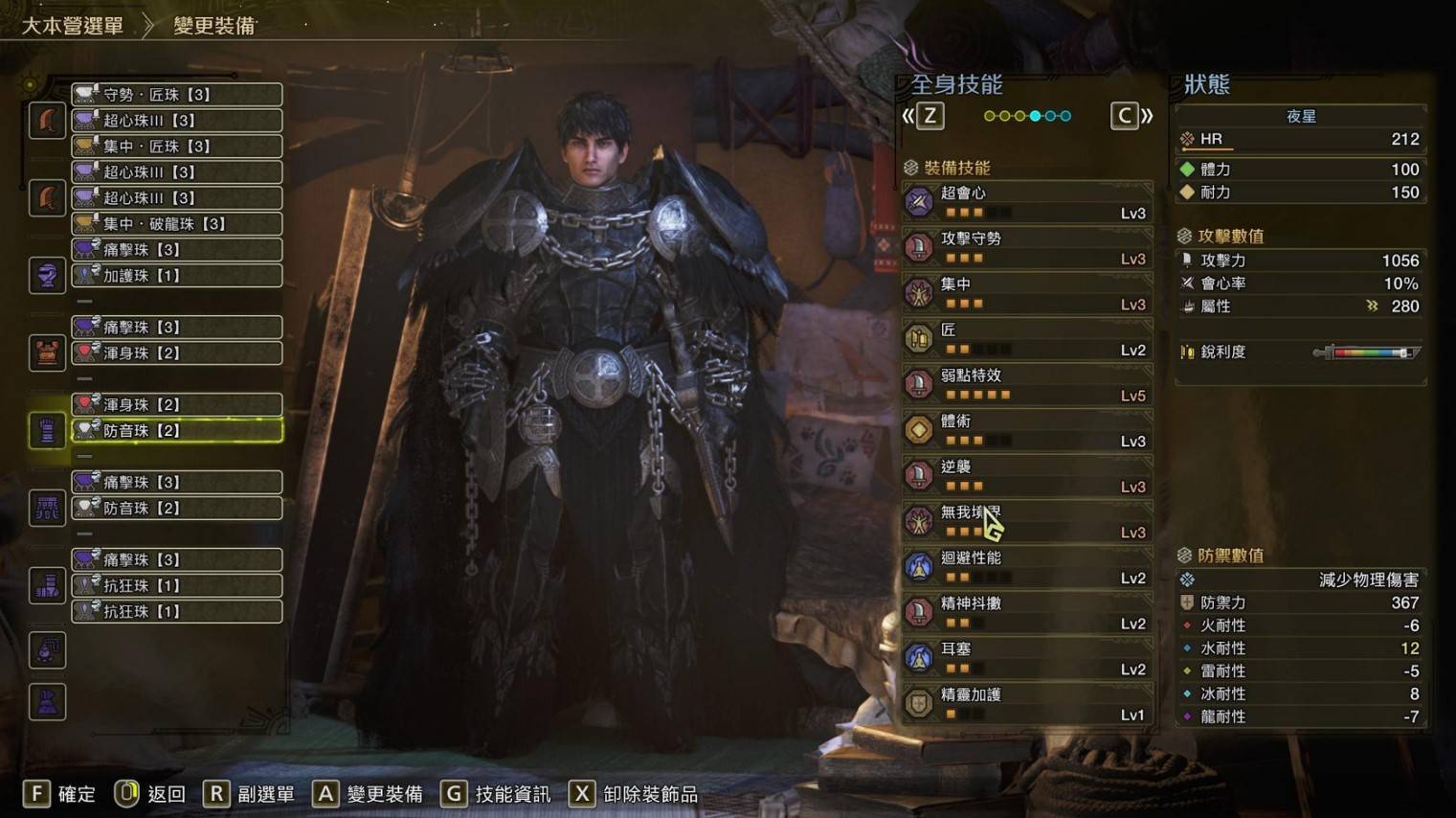Screen dimensions: 1456x818
Task: Click the 匠 Lv2 skill row
Action: tap(1027, 339)
